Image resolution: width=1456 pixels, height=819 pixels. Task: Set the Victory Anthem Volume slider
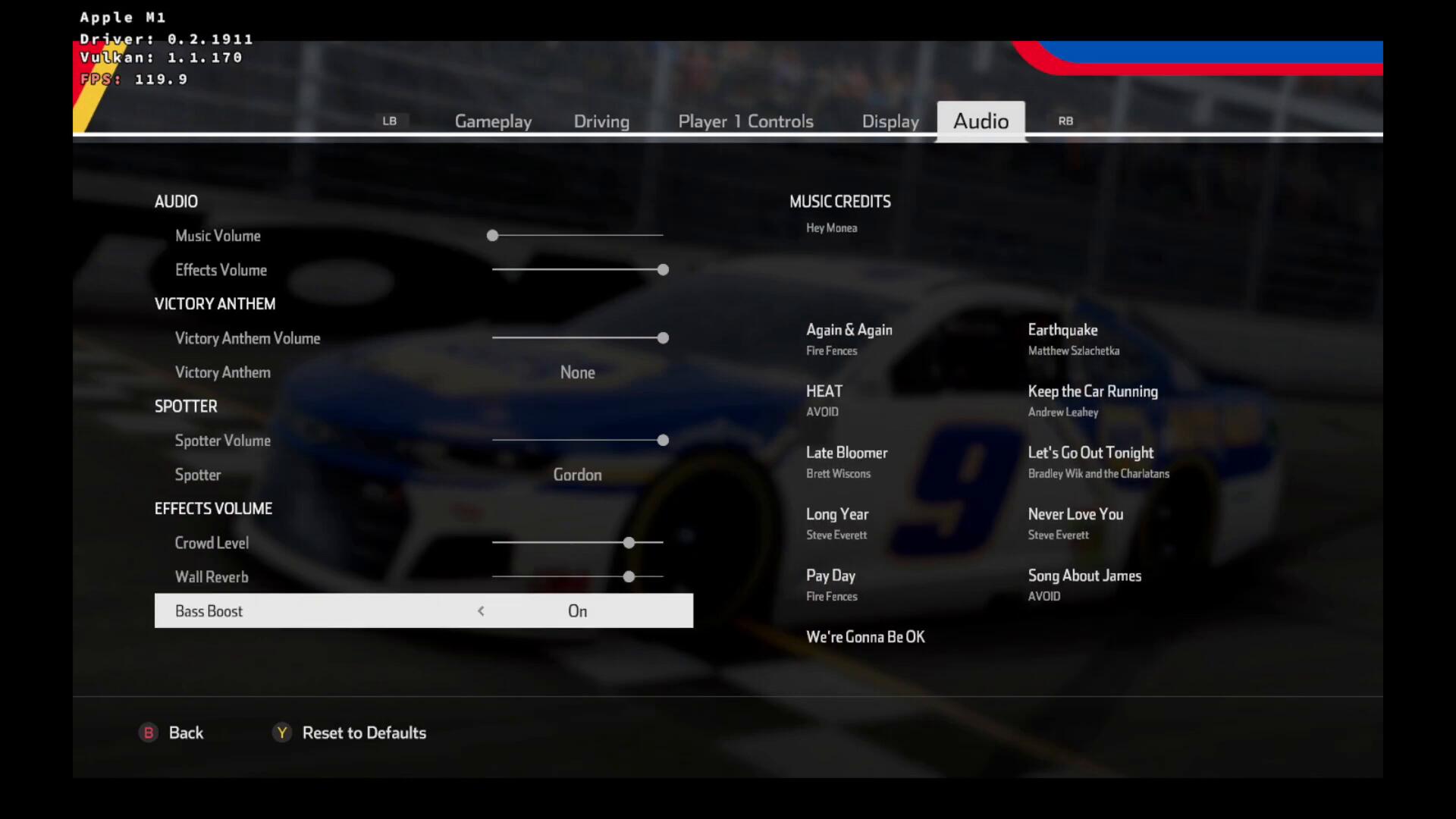[663, 338]
